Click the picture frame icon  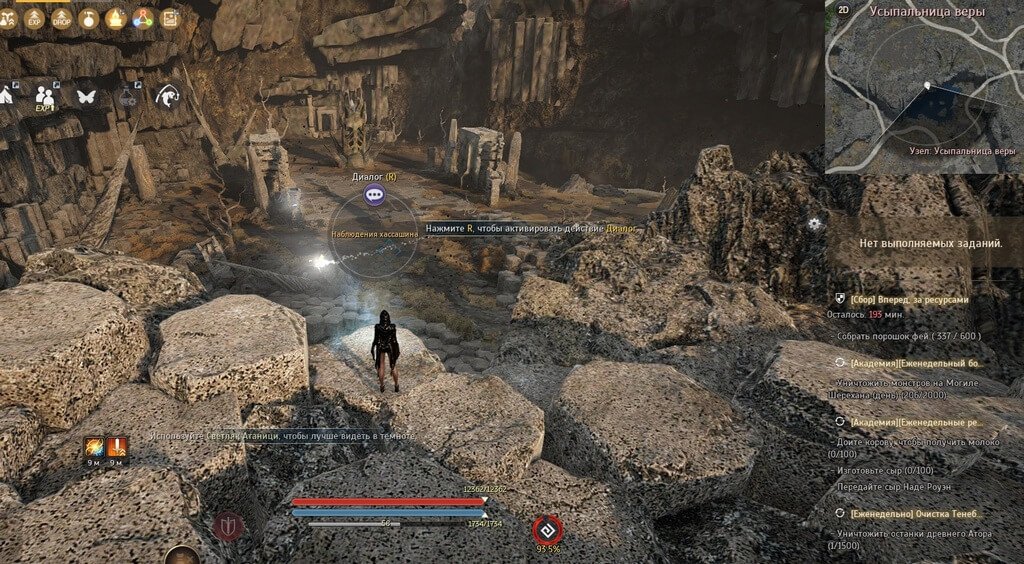pos(169,17)
